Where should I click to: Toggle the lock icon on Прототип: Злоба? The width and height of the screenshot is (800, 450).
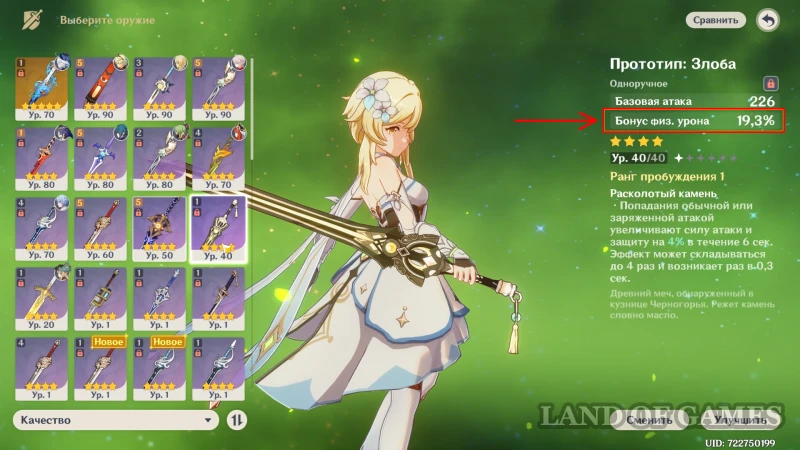tap(770, 84)
